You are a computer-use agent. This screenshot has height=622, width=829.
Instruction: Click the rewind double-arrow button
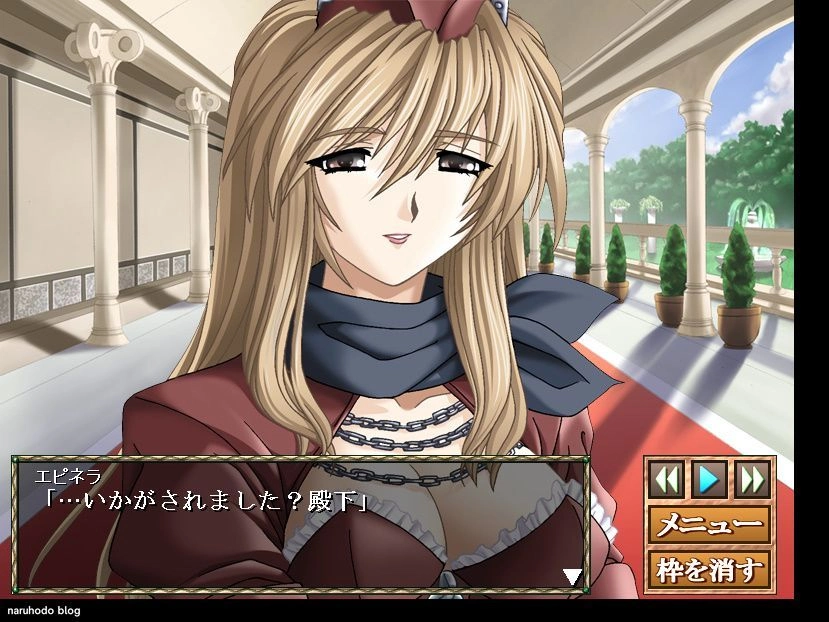pyautogui.click(x=667, y=479)
